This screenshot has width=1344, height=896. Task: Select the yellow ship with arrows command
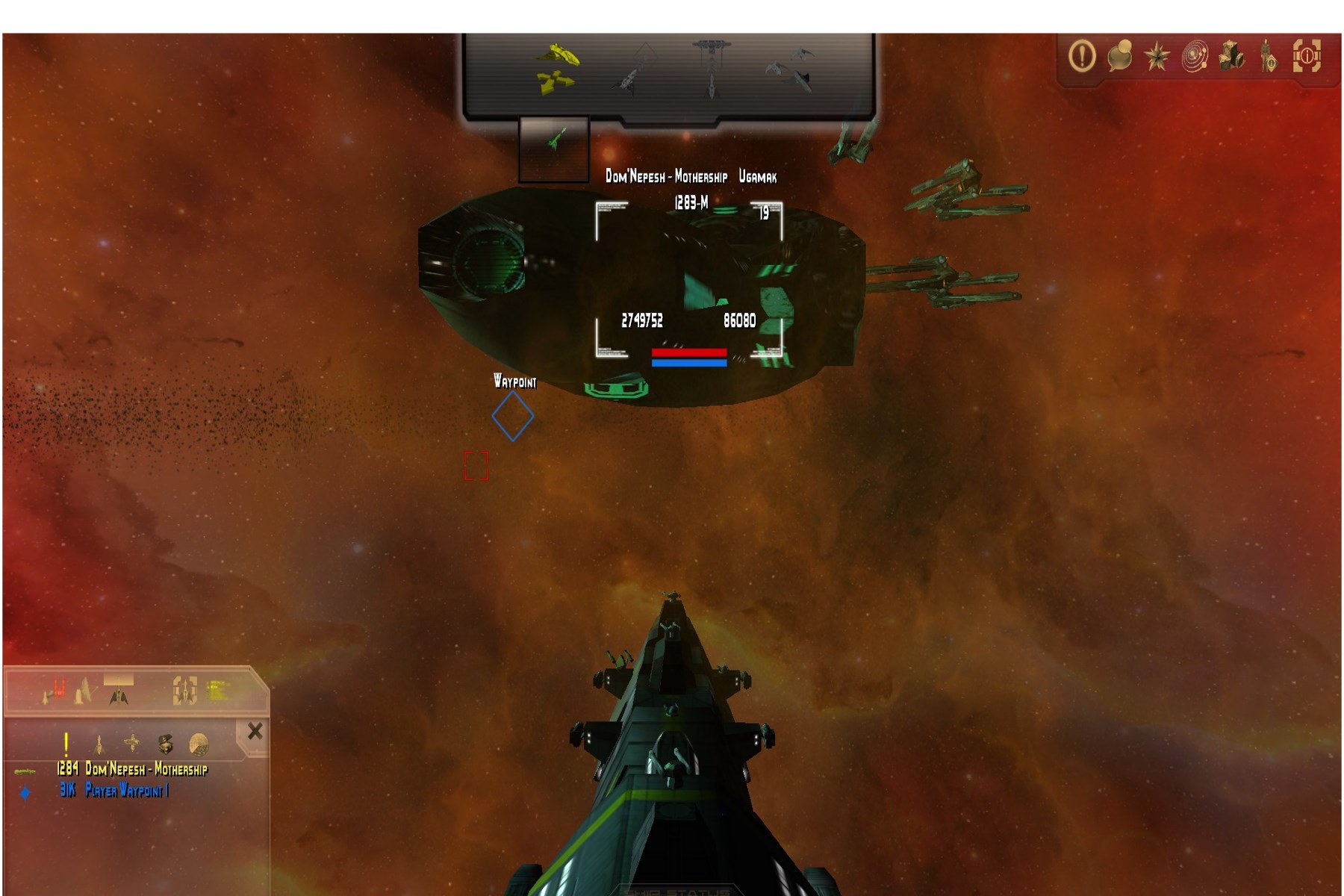coord(558,68)
